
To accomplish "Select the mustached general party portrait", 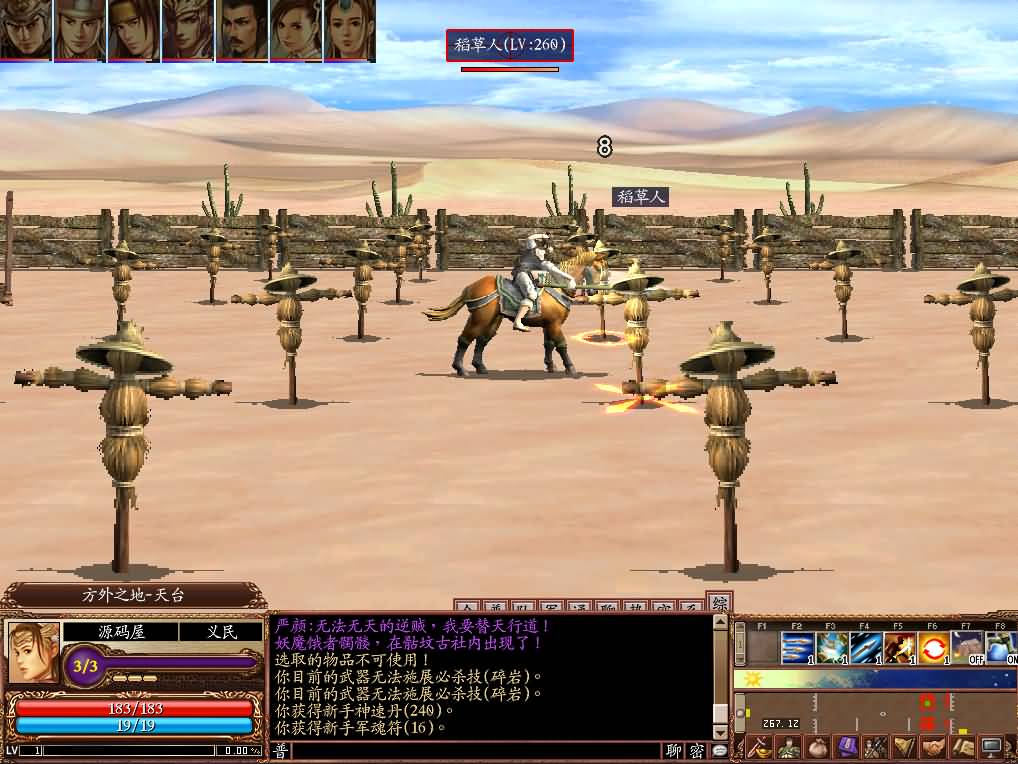I will coord(242,30).
